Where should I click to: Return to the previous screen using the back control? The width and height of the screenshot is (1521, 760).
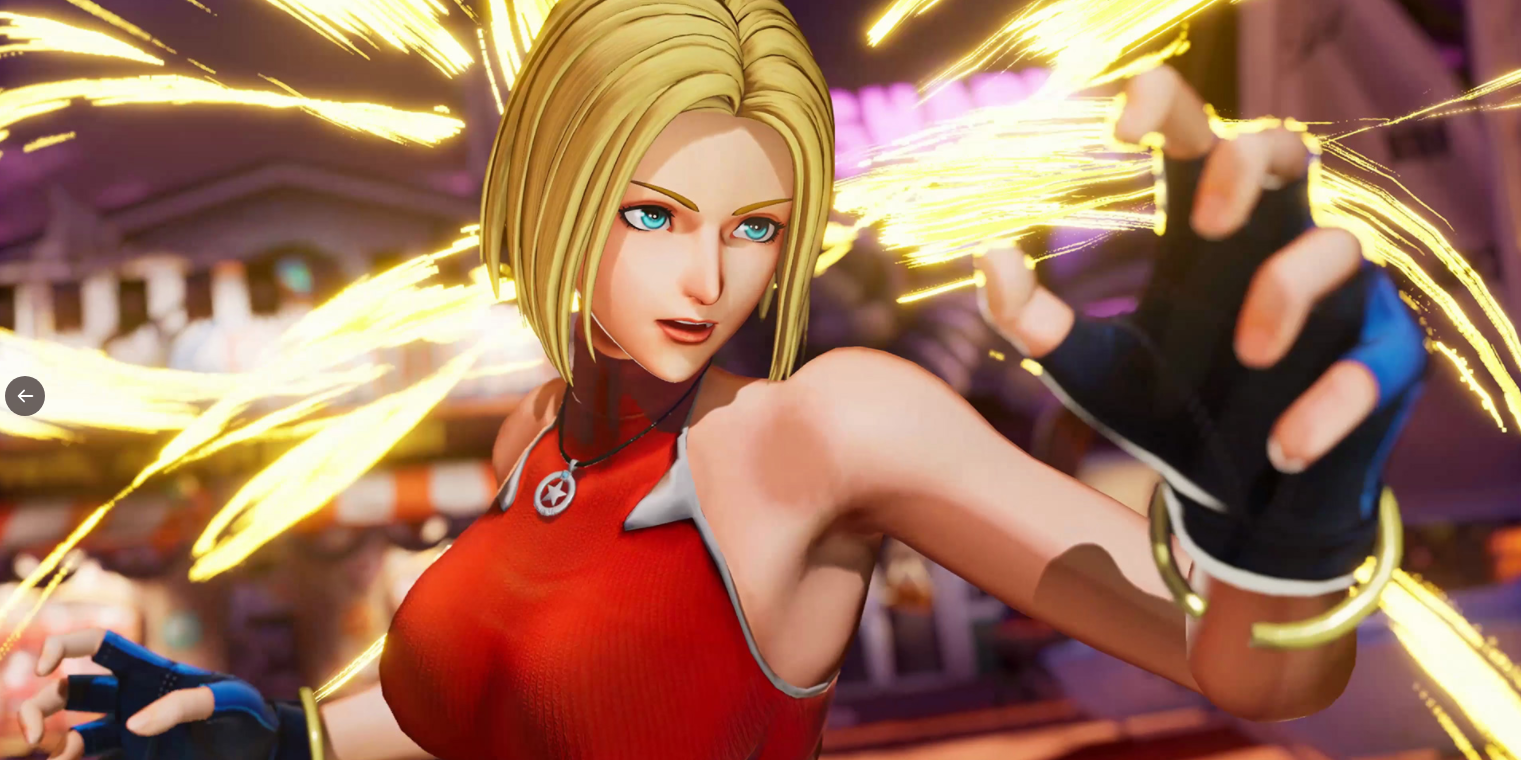point(25,396)
